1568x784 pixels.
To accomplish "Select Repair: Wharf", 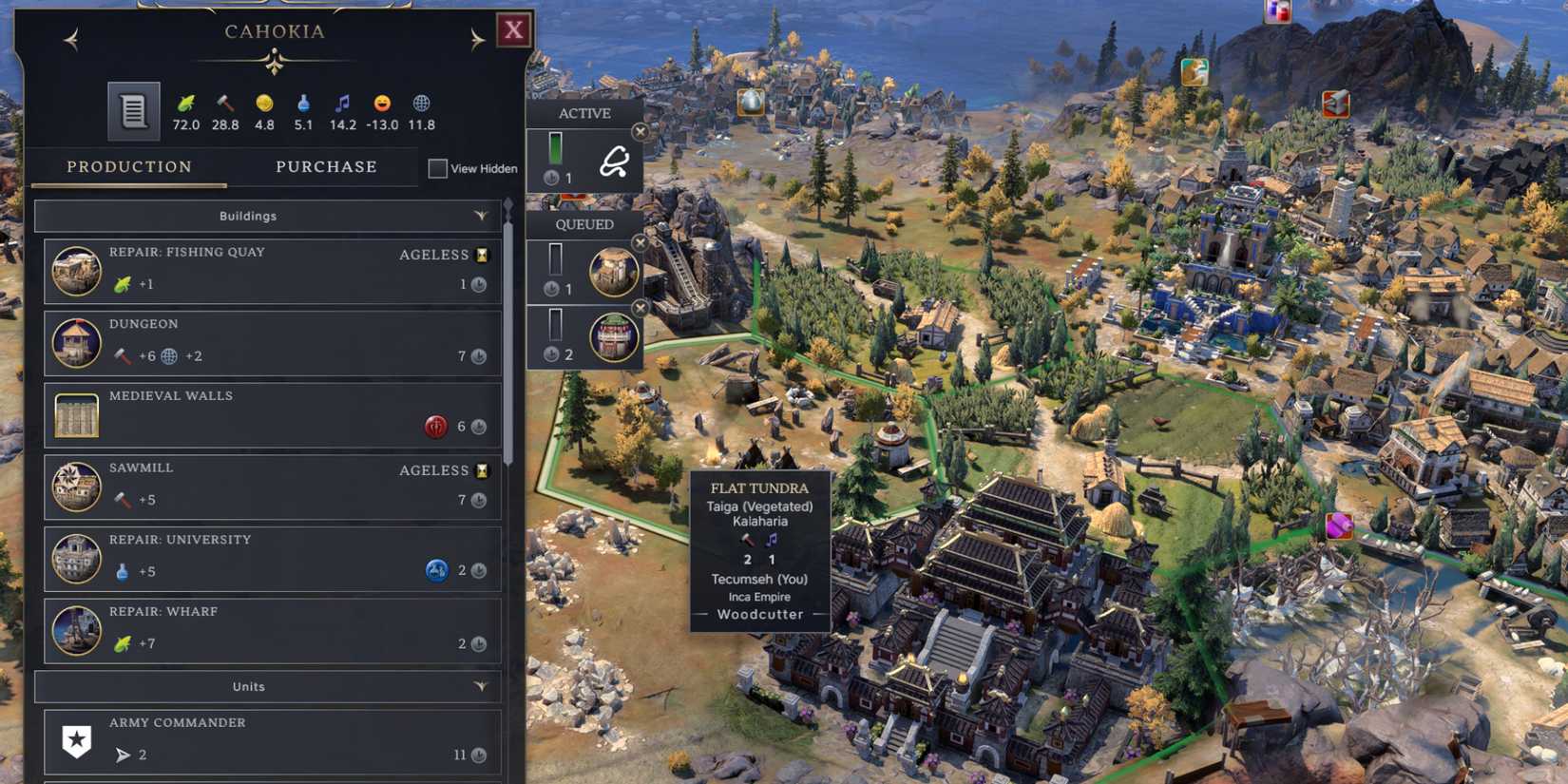I will click(x=273, y=630).
